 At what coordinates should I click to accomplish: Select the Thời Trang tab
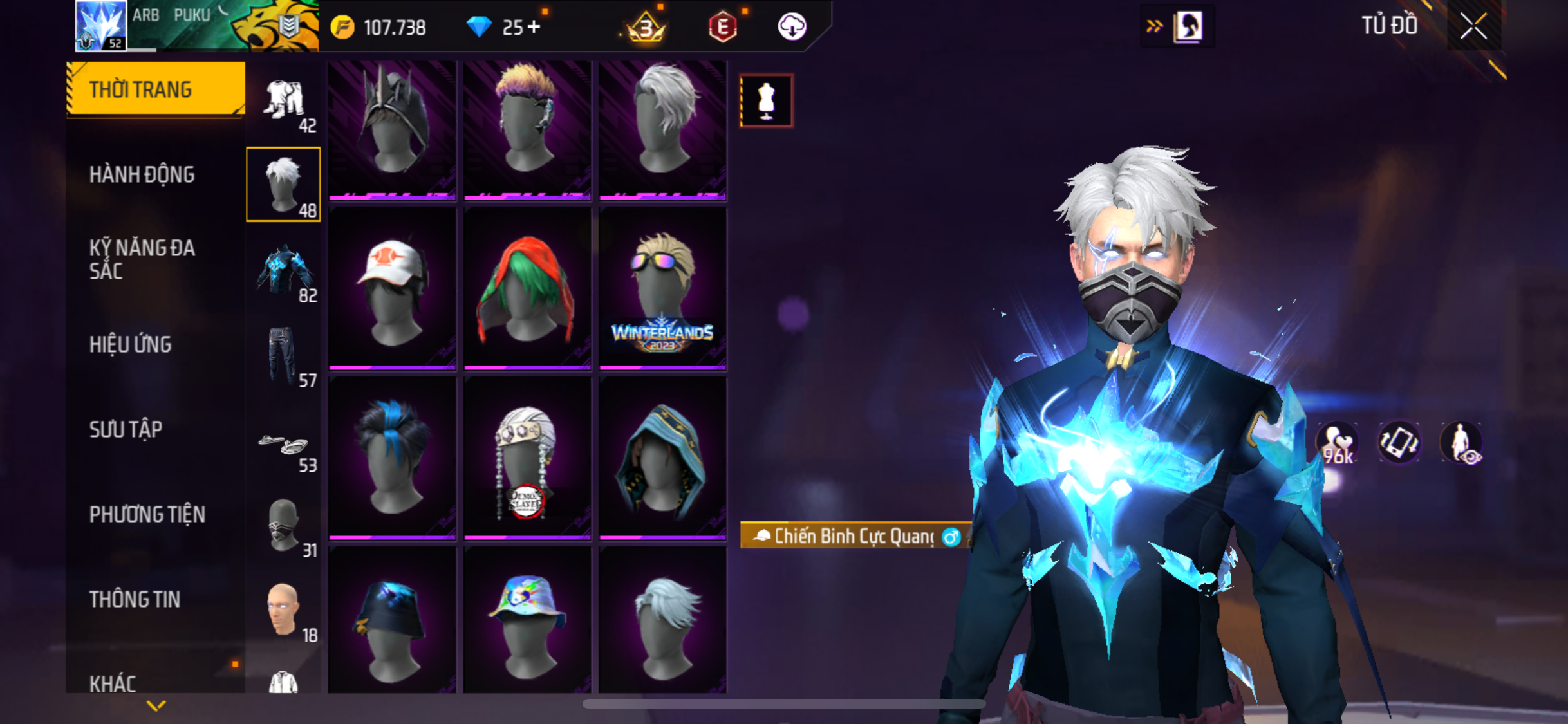click(x=140, y=89)
